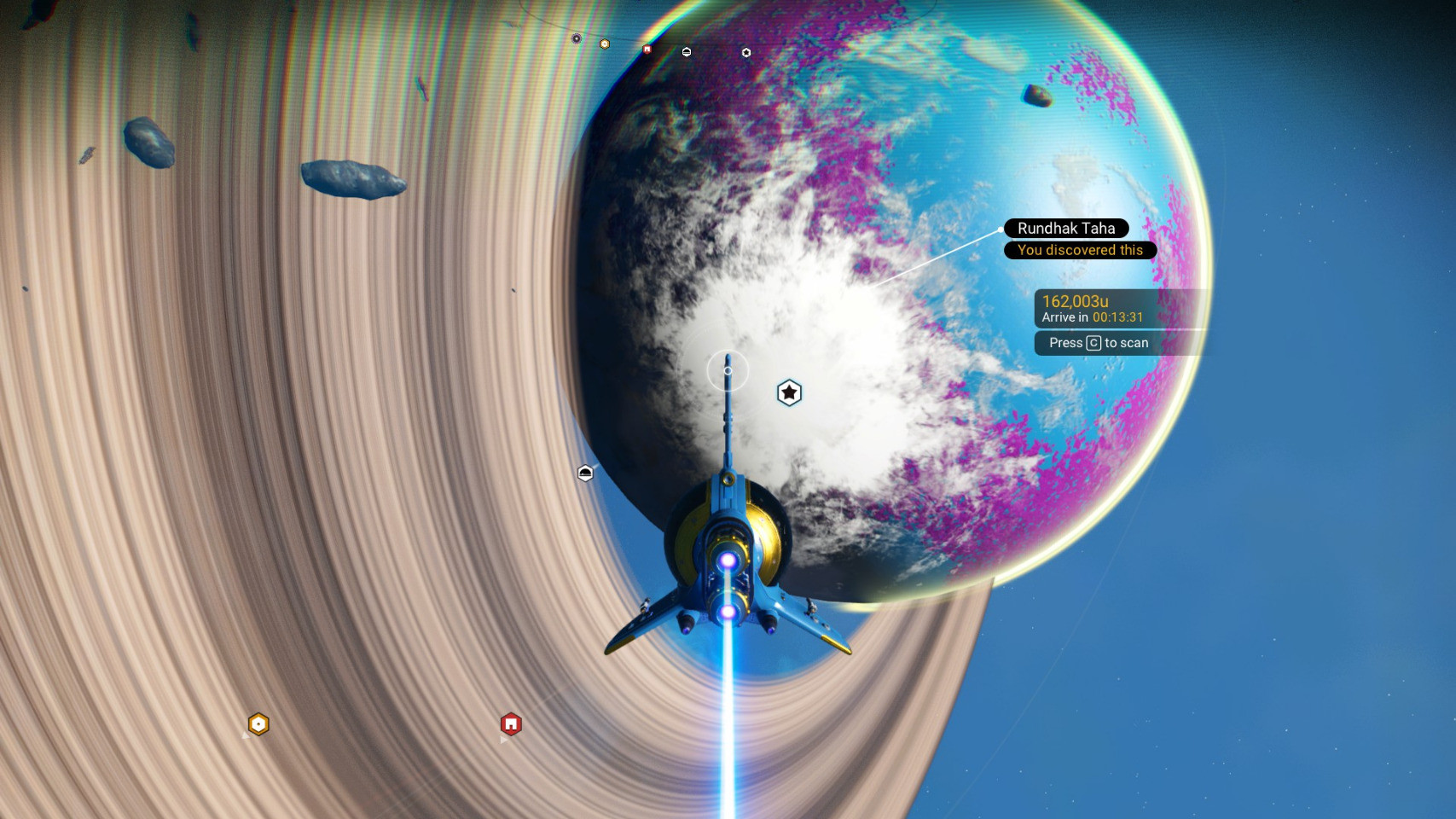The width and height of the screenshot is (1456, 819).
Task: Click the small white dome icon on the compass
Action: pos(687,52)
